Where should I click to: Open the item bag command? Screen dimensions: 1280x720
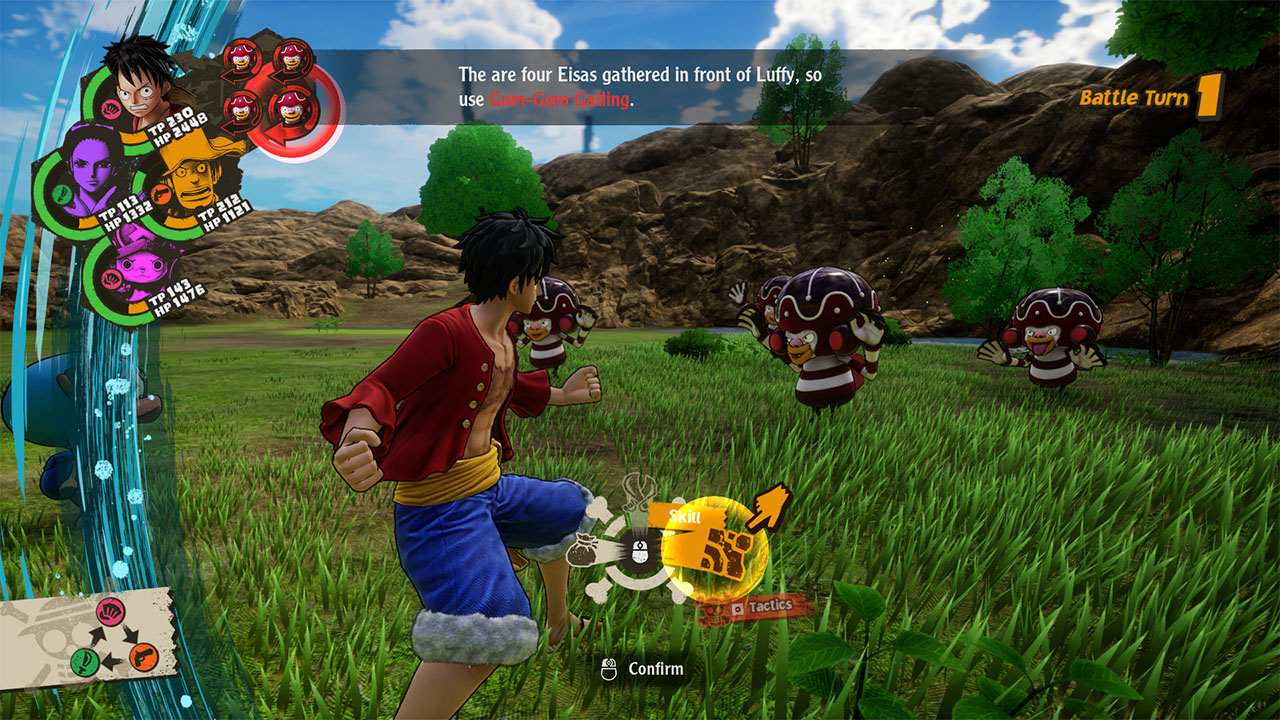tap(583, 549)
